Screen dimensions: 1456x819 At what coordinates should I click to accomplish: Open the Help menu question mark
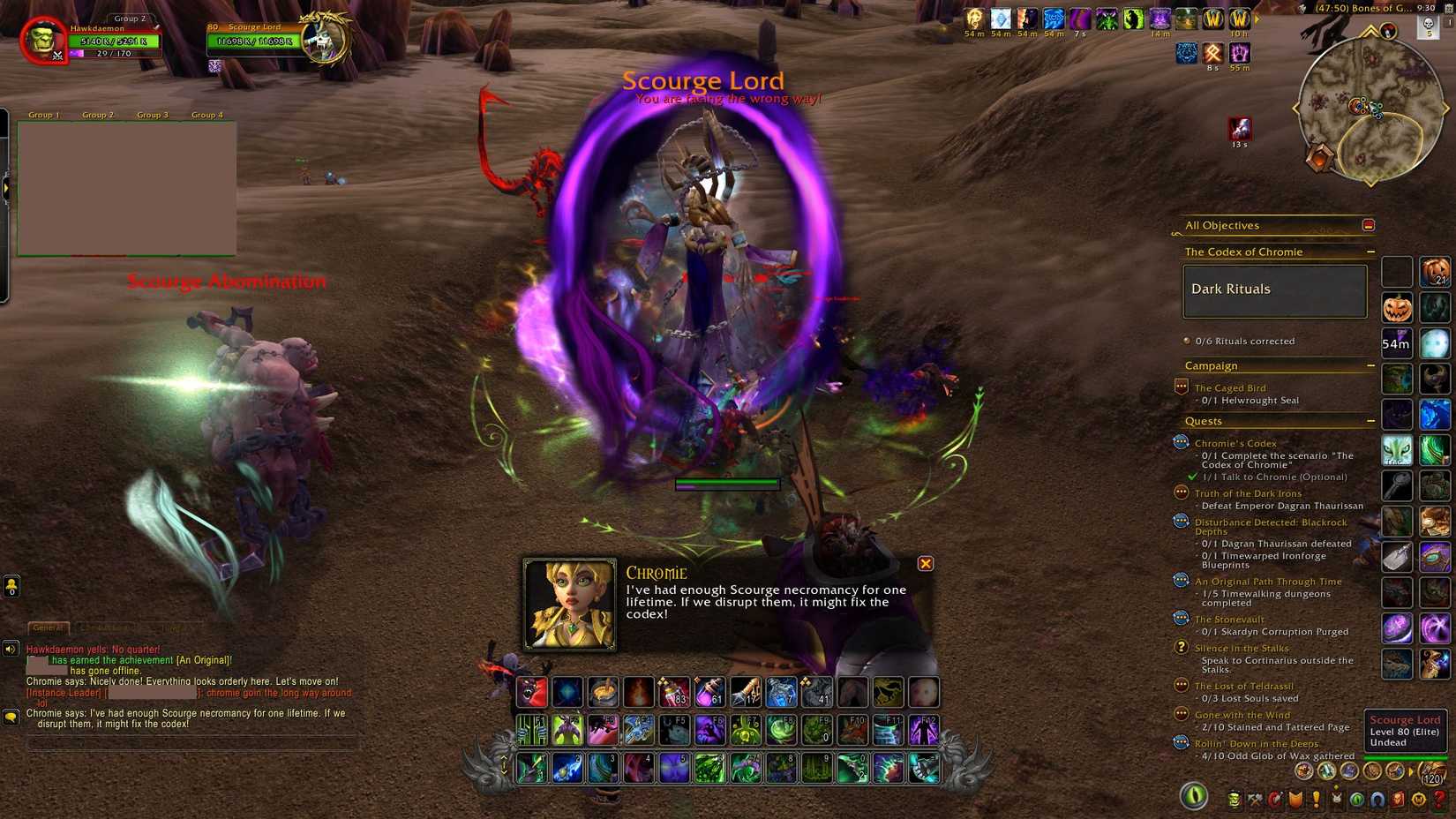(x=1437, y=799)
